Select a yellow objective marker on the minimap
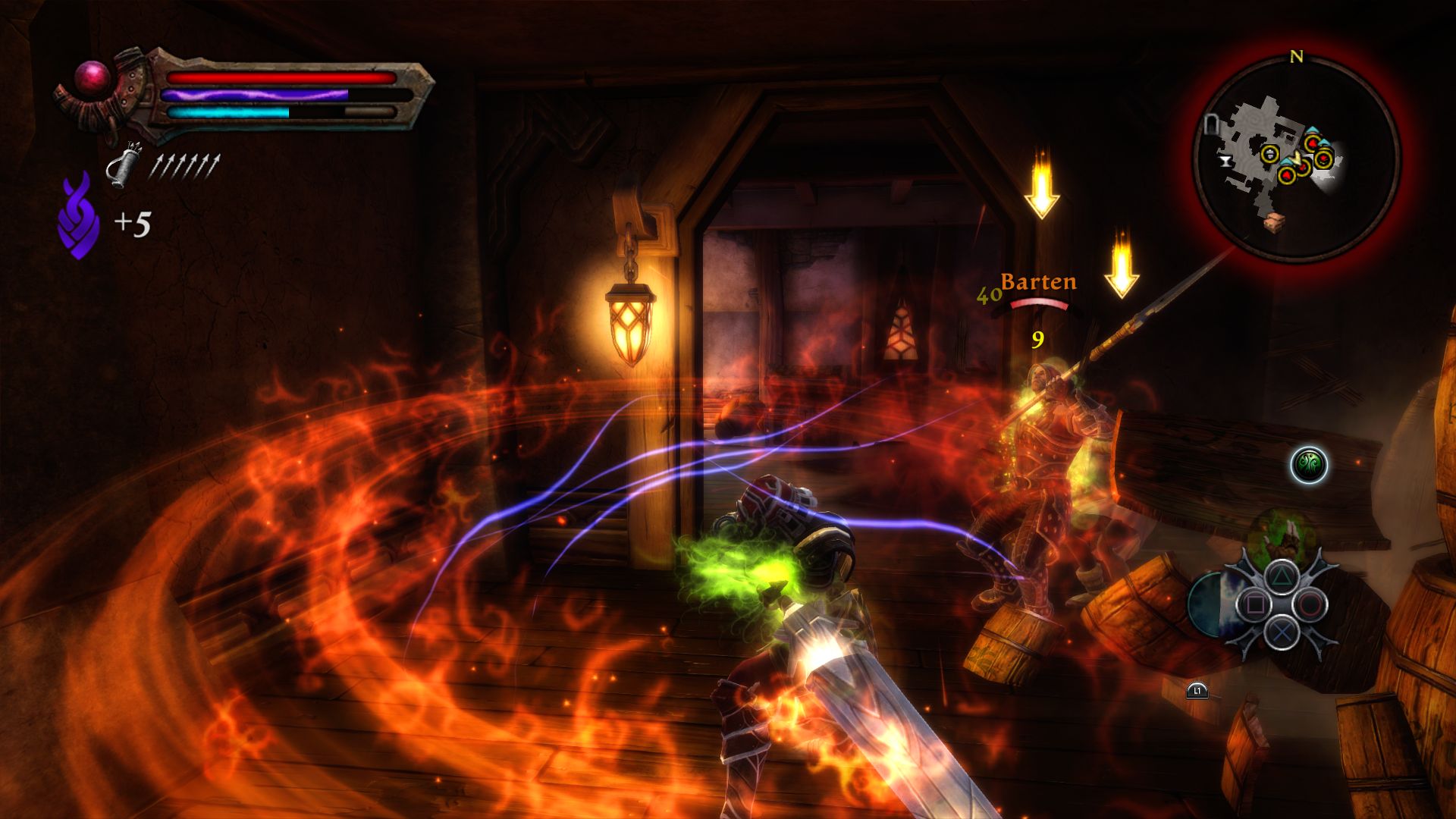Image resolution: width=1456 pixels, height=819 pixels. click(1269, 154)
